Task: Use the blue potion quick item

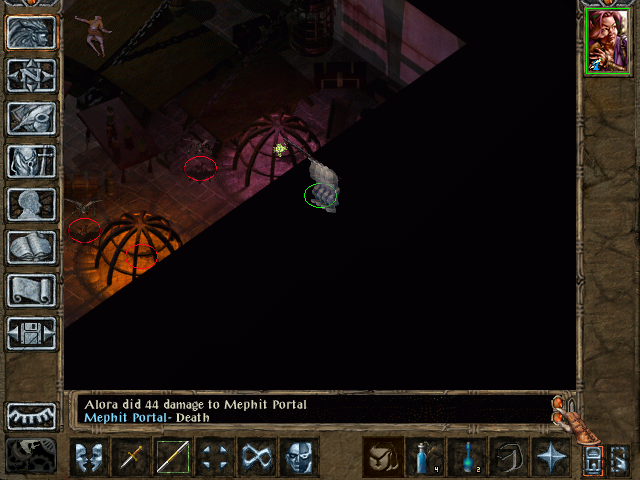Action: 425,458
